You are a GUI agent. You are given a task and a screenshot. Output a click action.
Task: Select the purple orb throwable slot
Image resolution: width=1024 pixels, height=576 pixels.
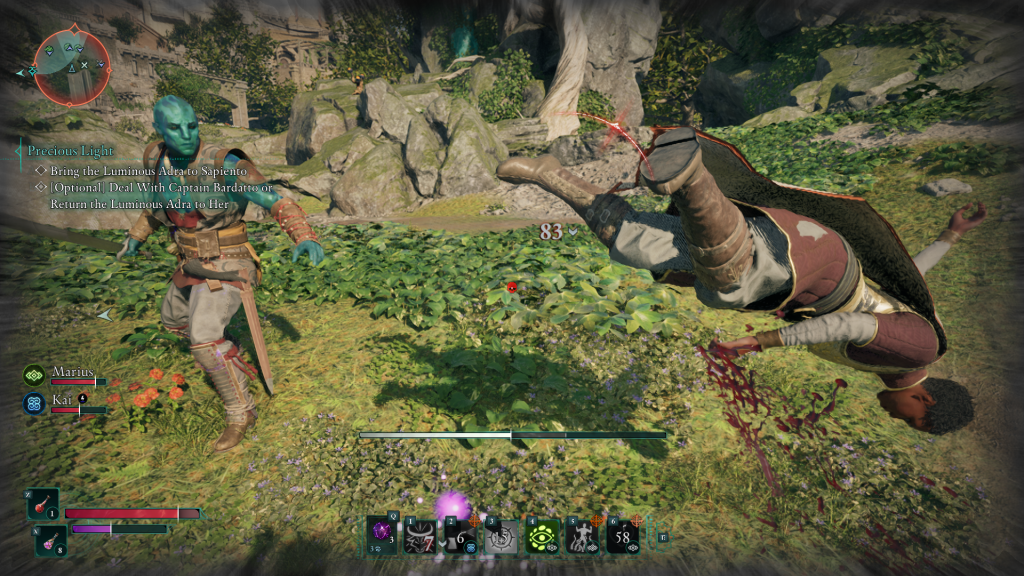(381, 535)
